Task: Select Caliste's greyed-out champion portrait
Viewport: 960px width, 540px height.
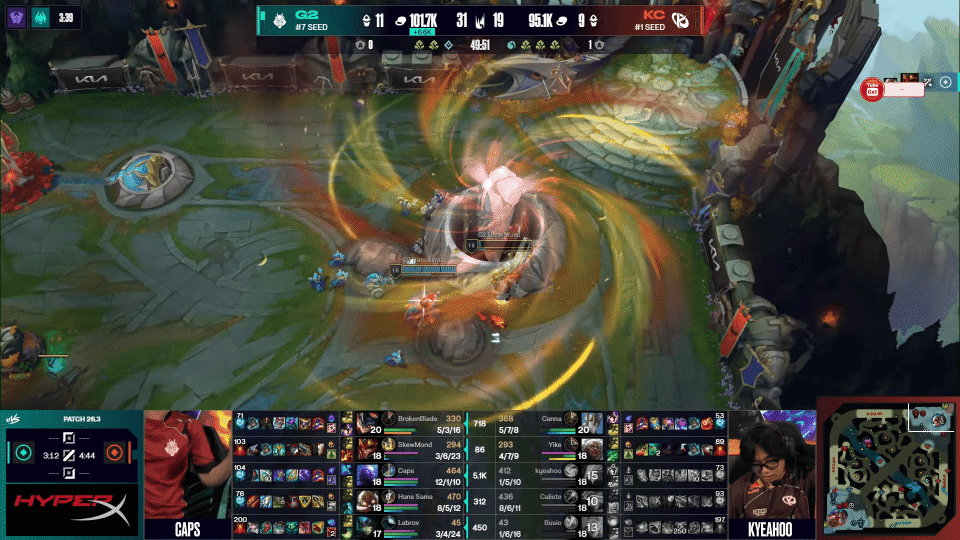Action: tap(592, 498)
